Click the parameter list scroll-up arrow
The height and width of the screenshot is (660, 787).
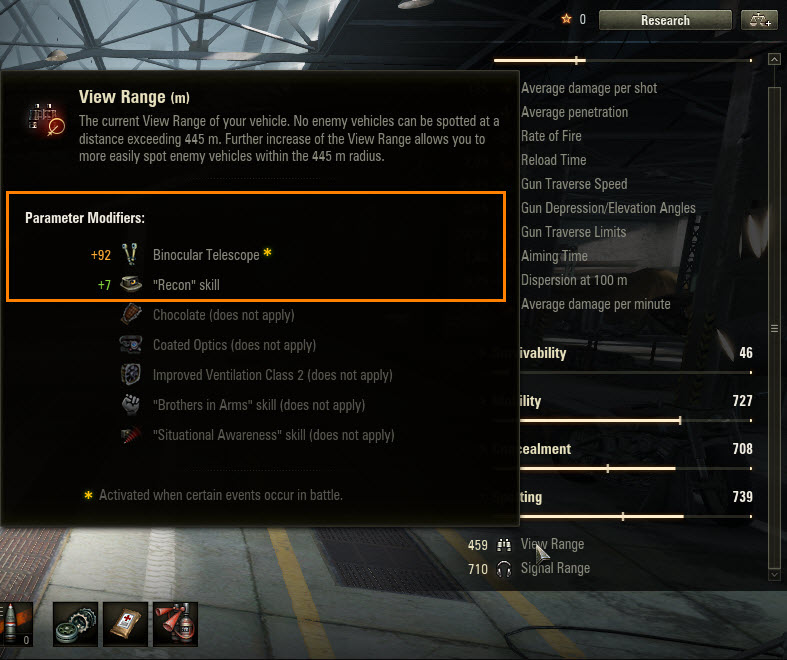pyautogui.click(x=773, y=60)
